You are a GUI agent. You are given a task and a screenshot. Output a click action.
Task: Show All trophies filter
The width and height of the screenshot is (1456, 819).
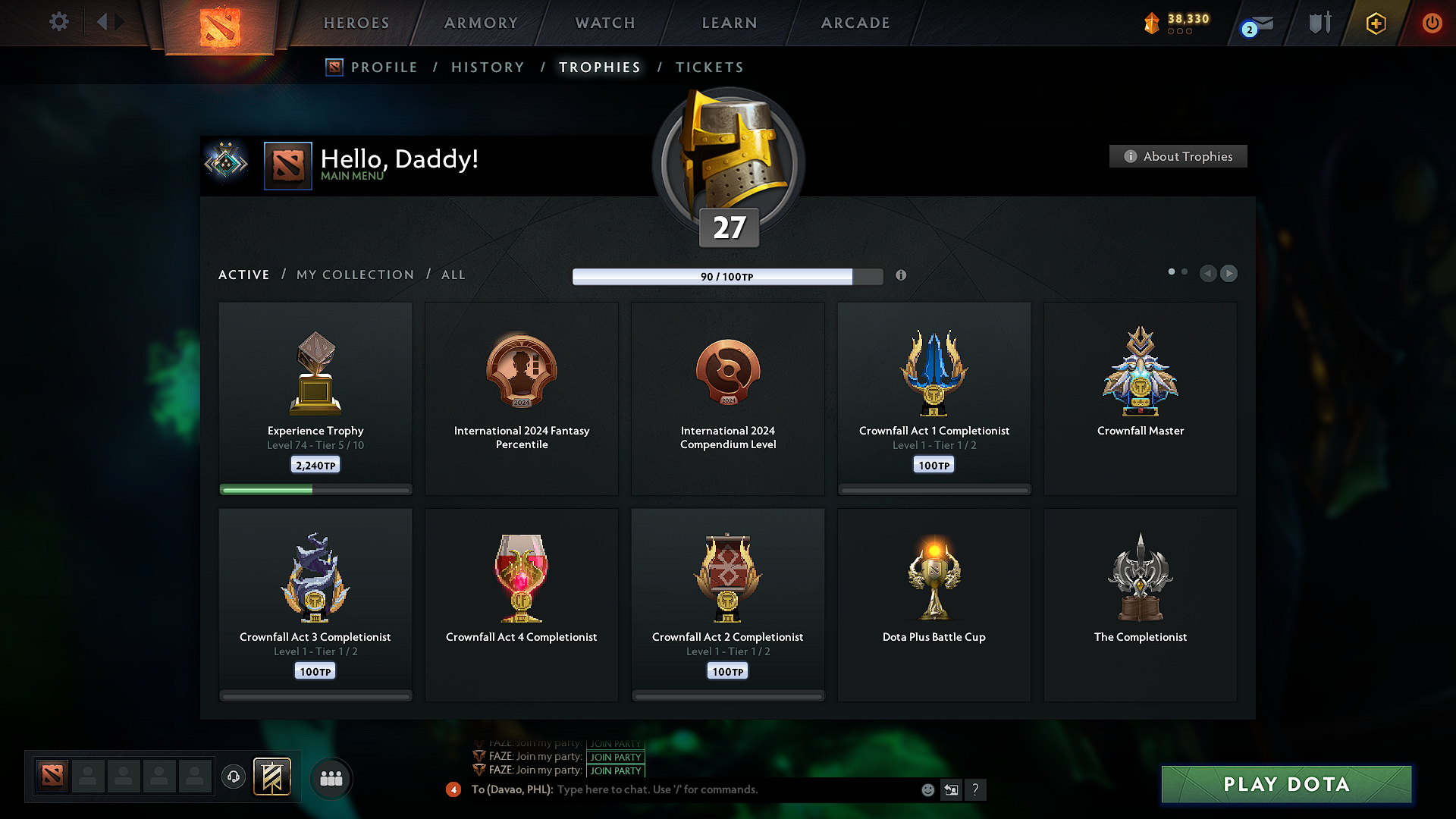453,275
